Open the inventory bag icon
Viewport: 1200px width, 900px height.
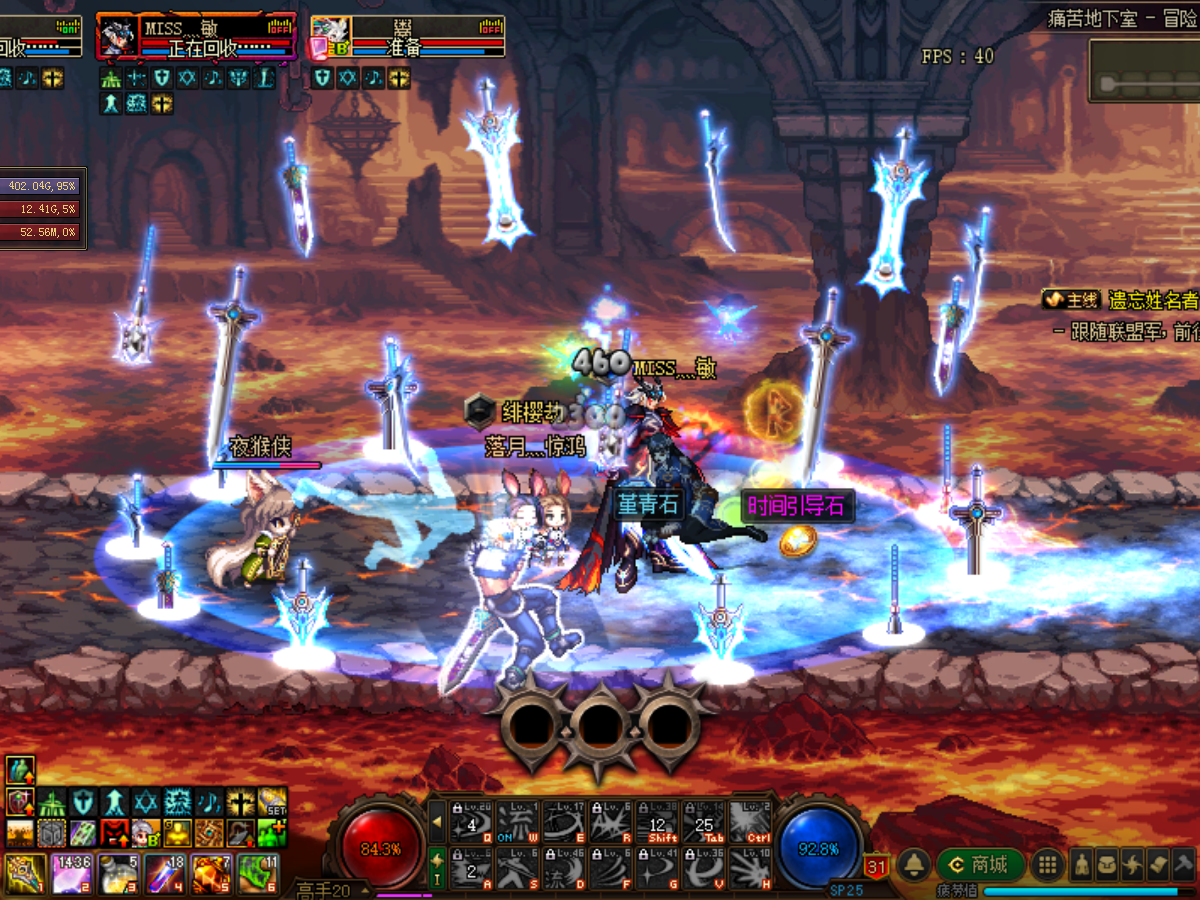(x=1107, y=866)
